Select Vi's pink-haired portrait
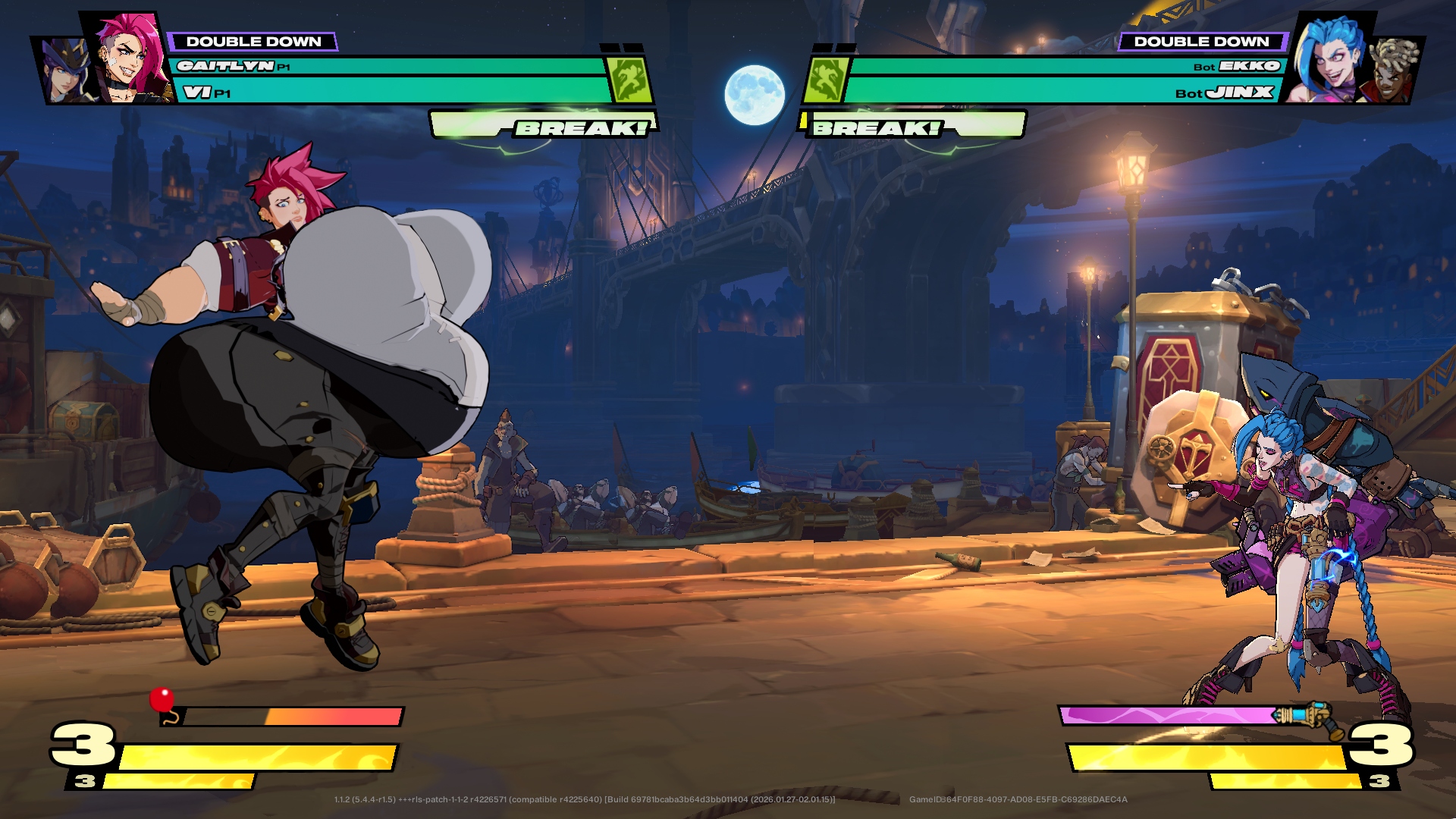1456x819 pixels. (x=130, y=59)
